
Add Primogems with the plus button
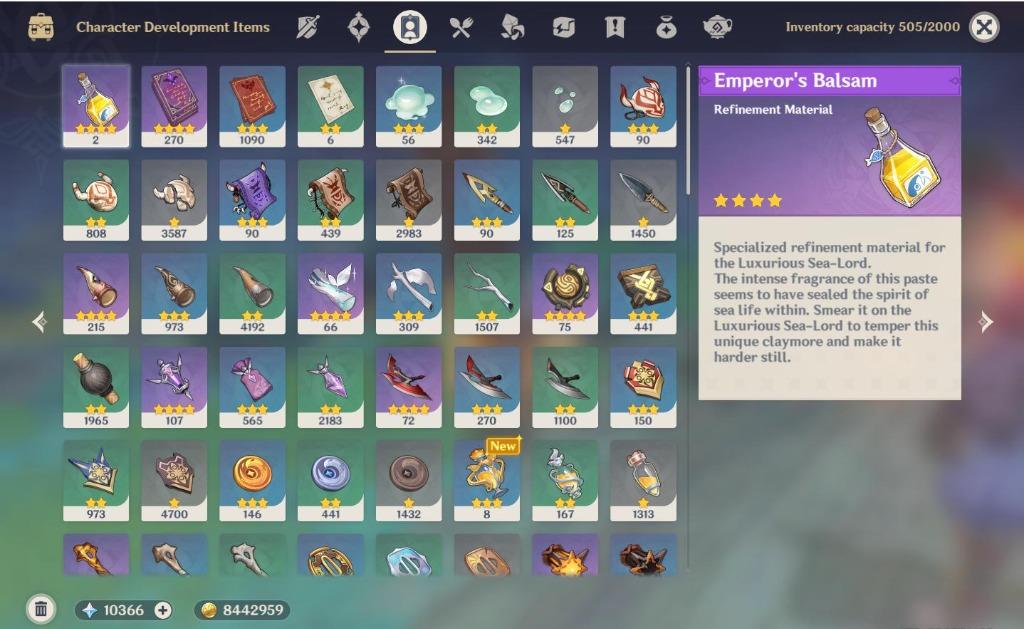pos(162,610)
